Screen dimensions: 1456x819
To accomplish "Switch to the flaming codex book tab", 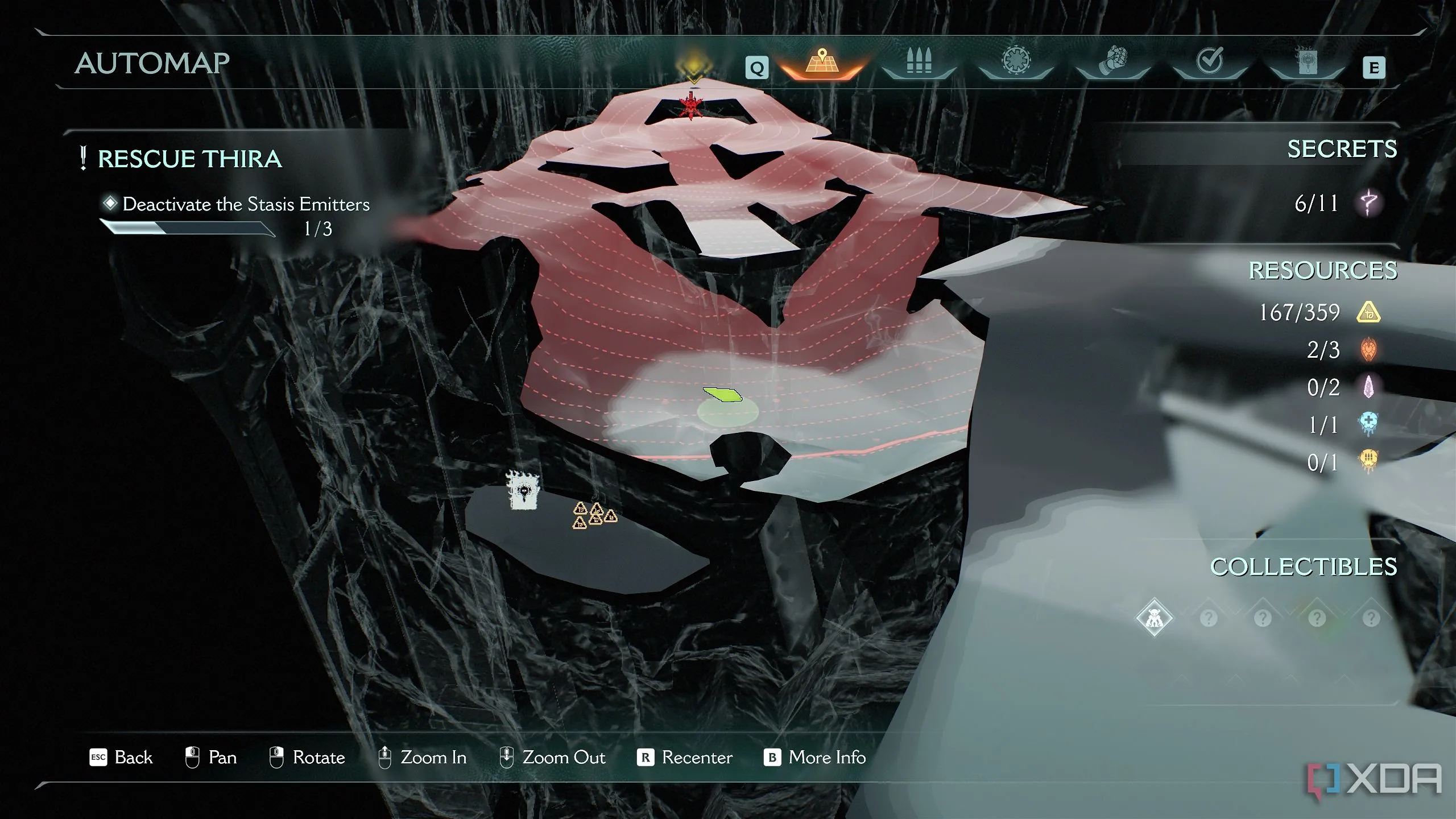I will pos(1306,61).
